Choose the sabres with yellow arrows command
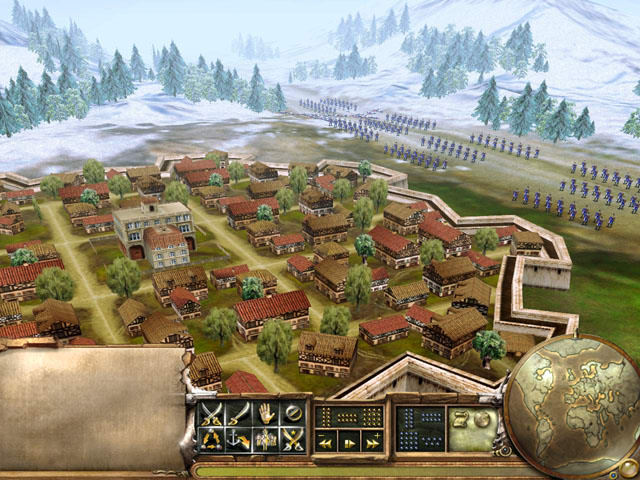640x480 pixels. pos(293,438)
